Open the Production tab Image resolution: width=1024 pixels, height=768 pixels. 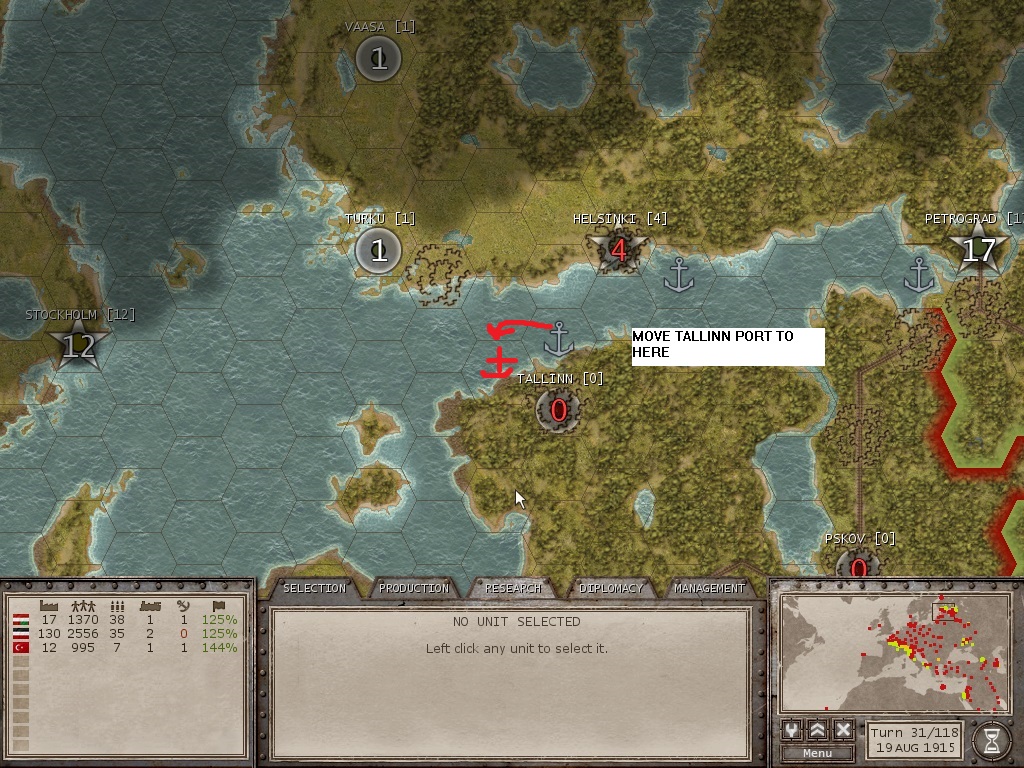(x=414, y=588)
